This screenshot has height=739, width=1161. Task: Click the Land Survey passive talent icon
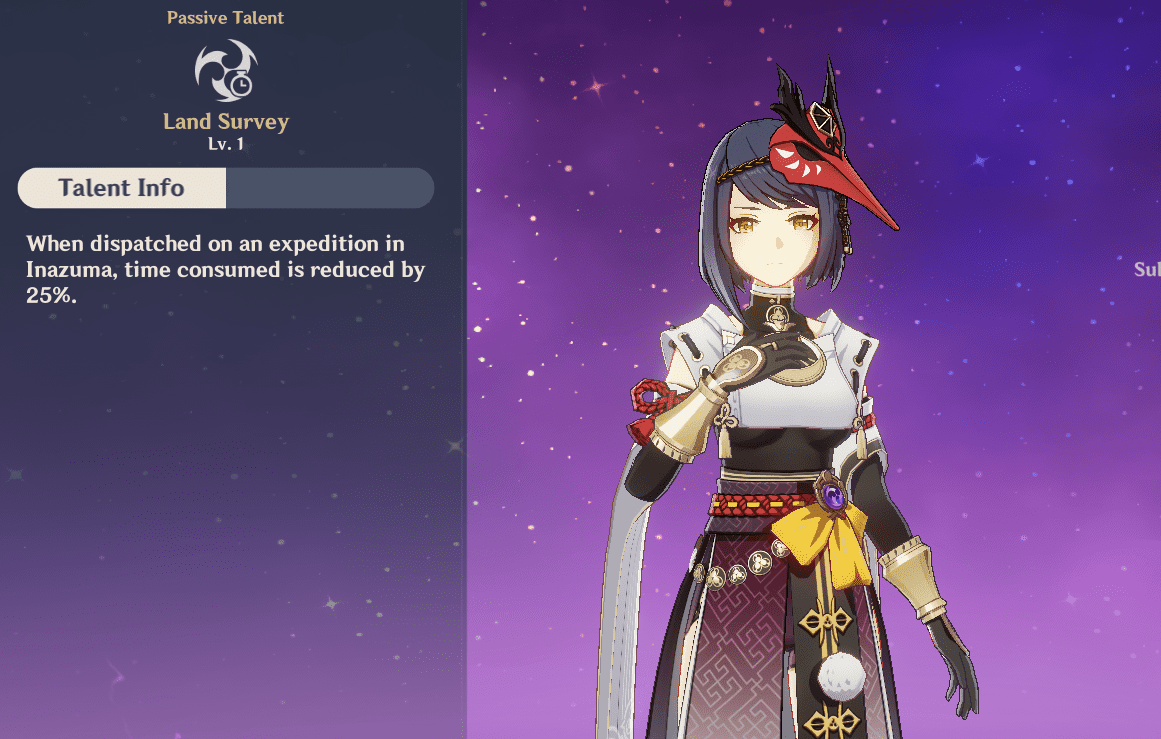226,70
